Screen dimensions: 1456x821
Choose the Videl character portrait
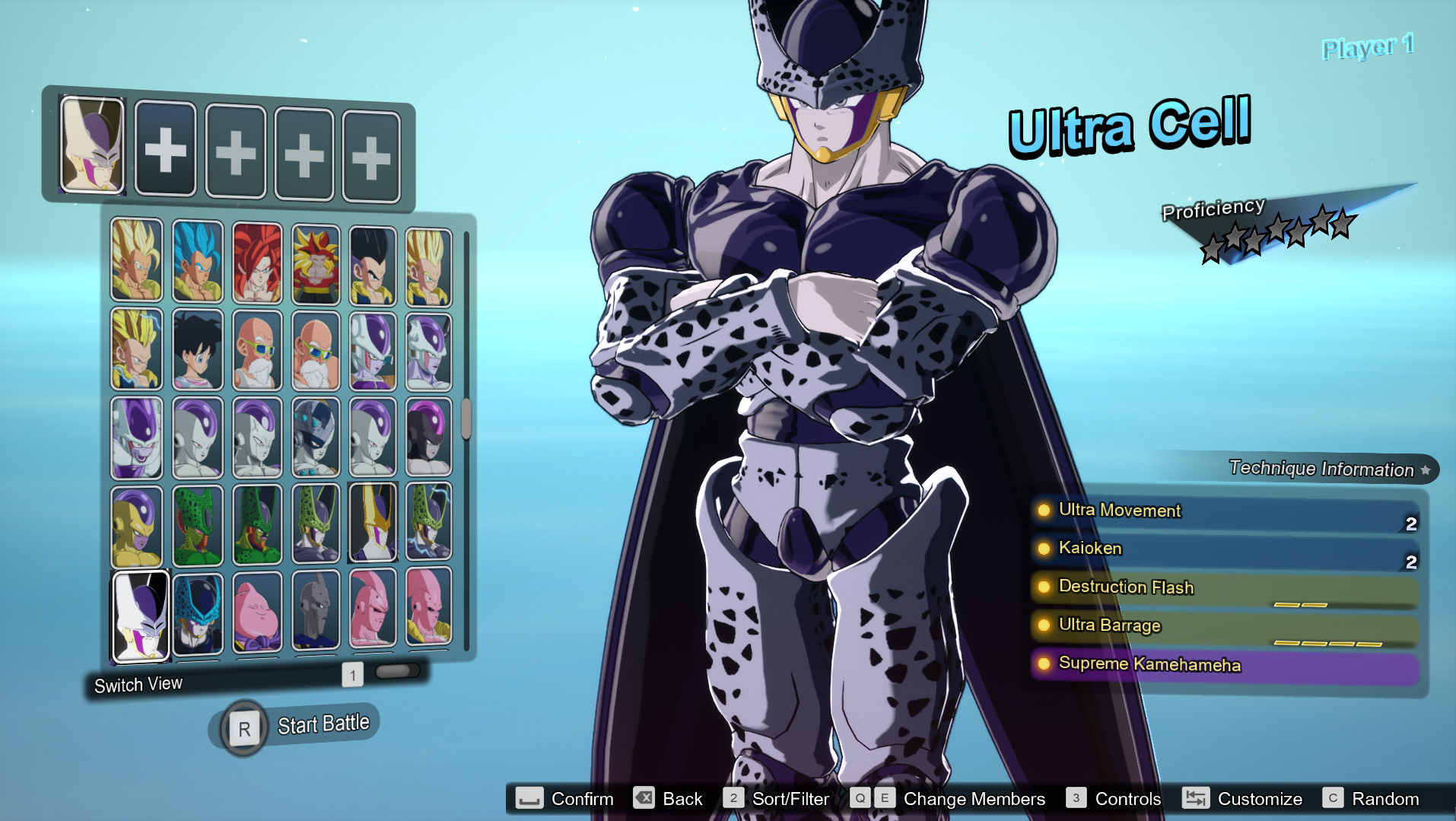pyautogui.click(x=197, y=349)
